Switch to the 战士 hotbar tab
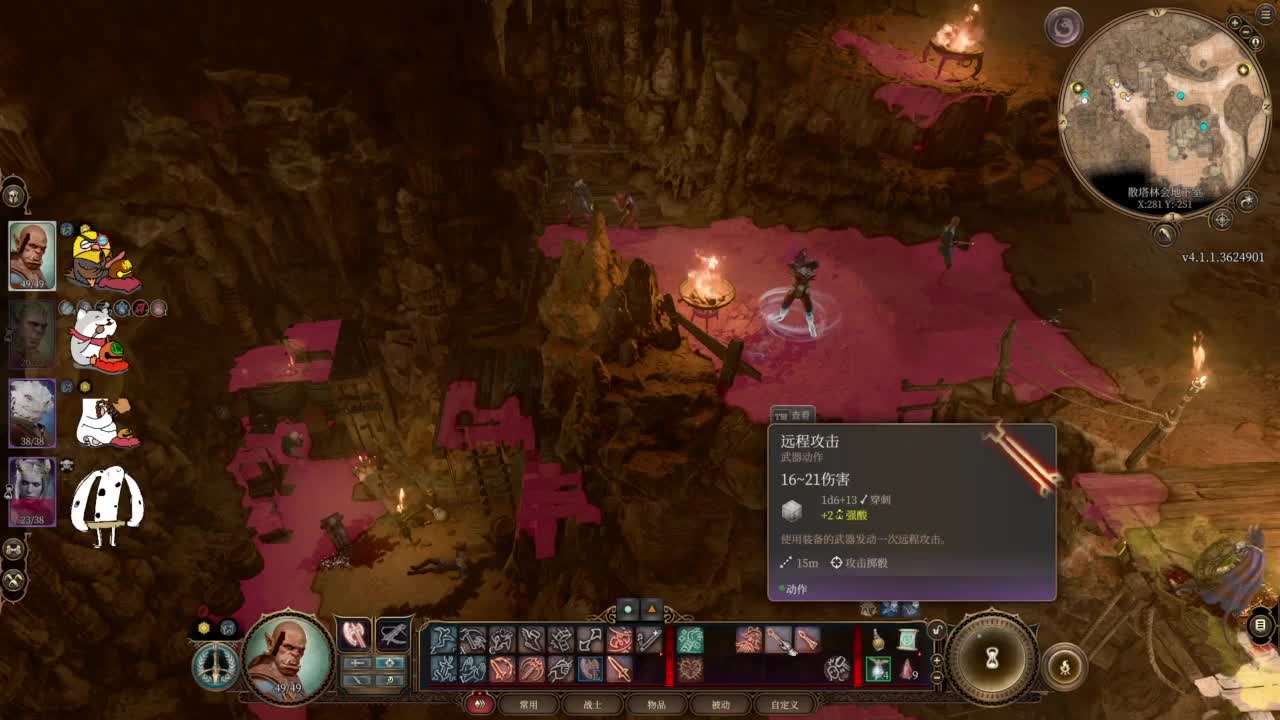The width and height of the screenshot is (1280, 720). [x=593, y=704]
